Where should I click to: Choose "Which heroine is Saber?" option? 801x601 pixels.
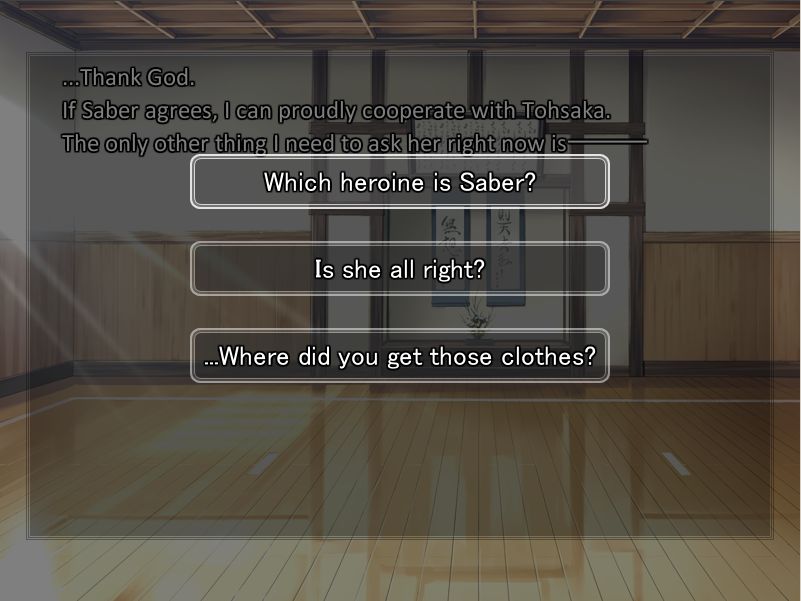pyautogui.click(x=400, y=182)
